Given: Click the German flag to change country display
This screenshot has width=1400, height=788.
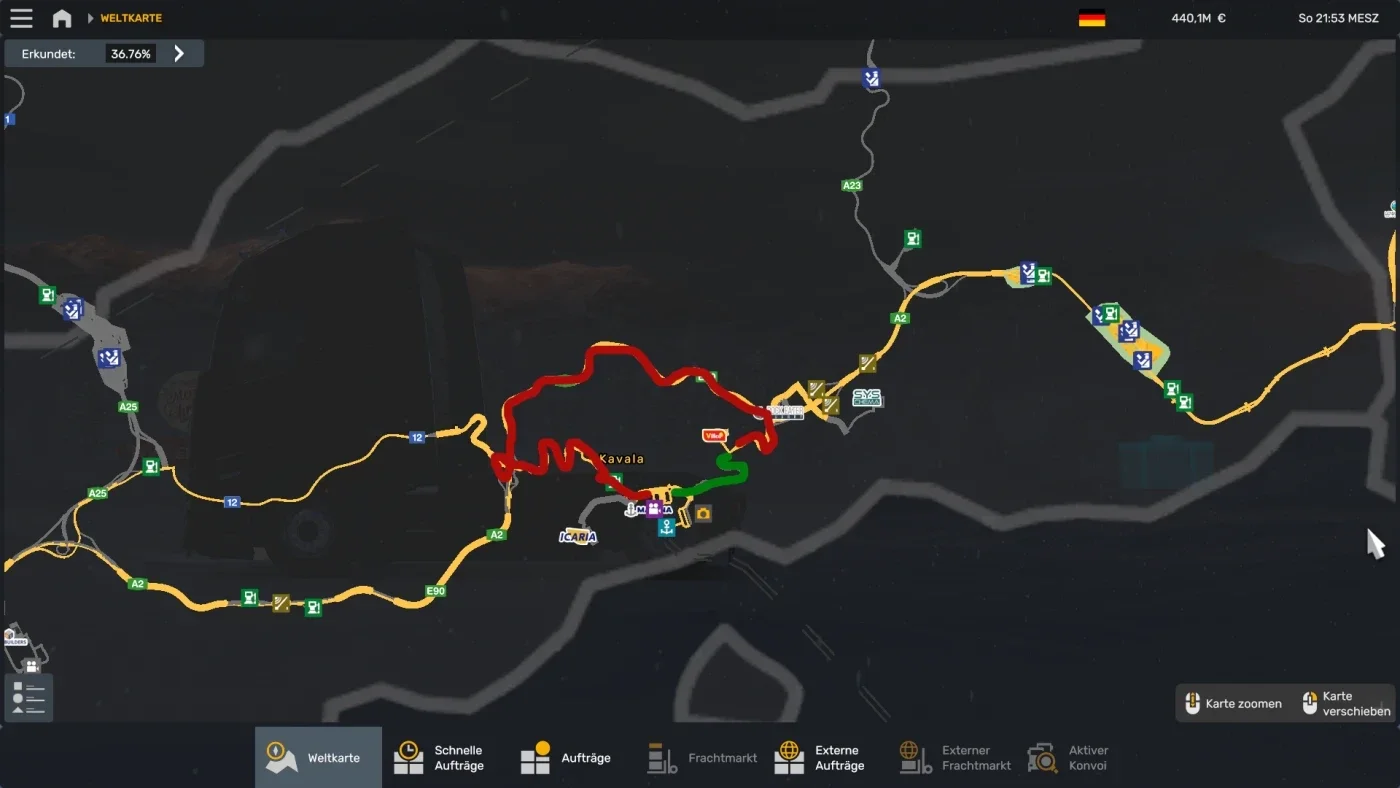Looking at the screenshot, I should 1093,17.
